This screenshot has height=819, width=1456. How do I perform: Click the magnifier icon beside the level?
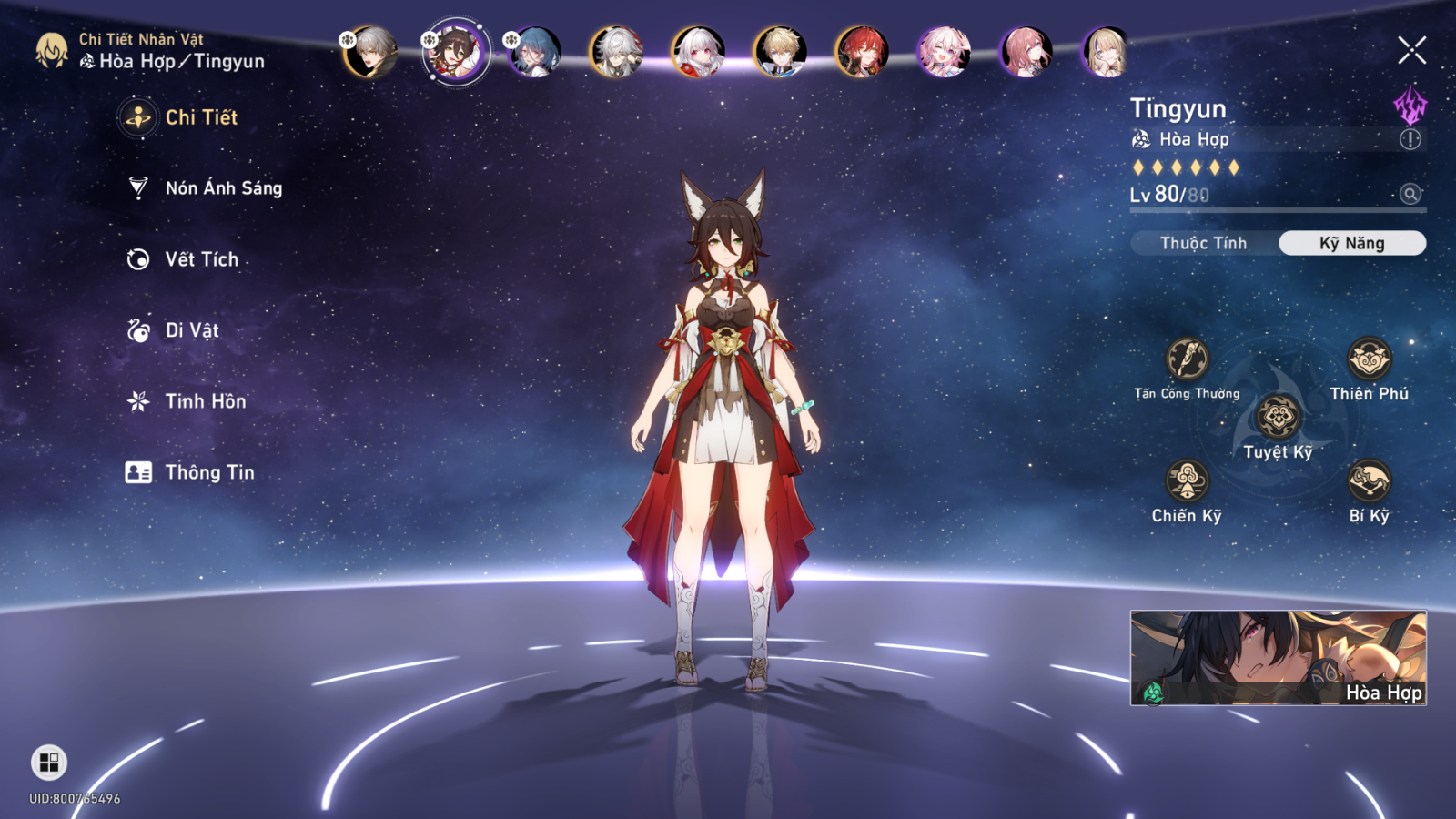coord(1410,194)
